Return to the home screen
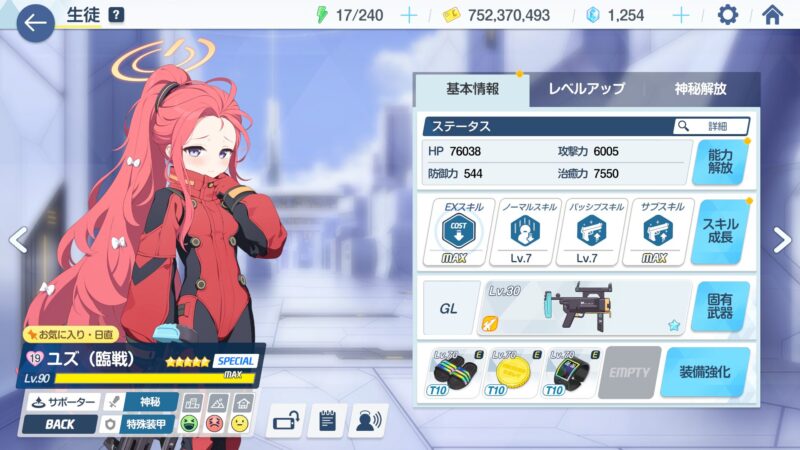800x450 pixels. point(772,15)
